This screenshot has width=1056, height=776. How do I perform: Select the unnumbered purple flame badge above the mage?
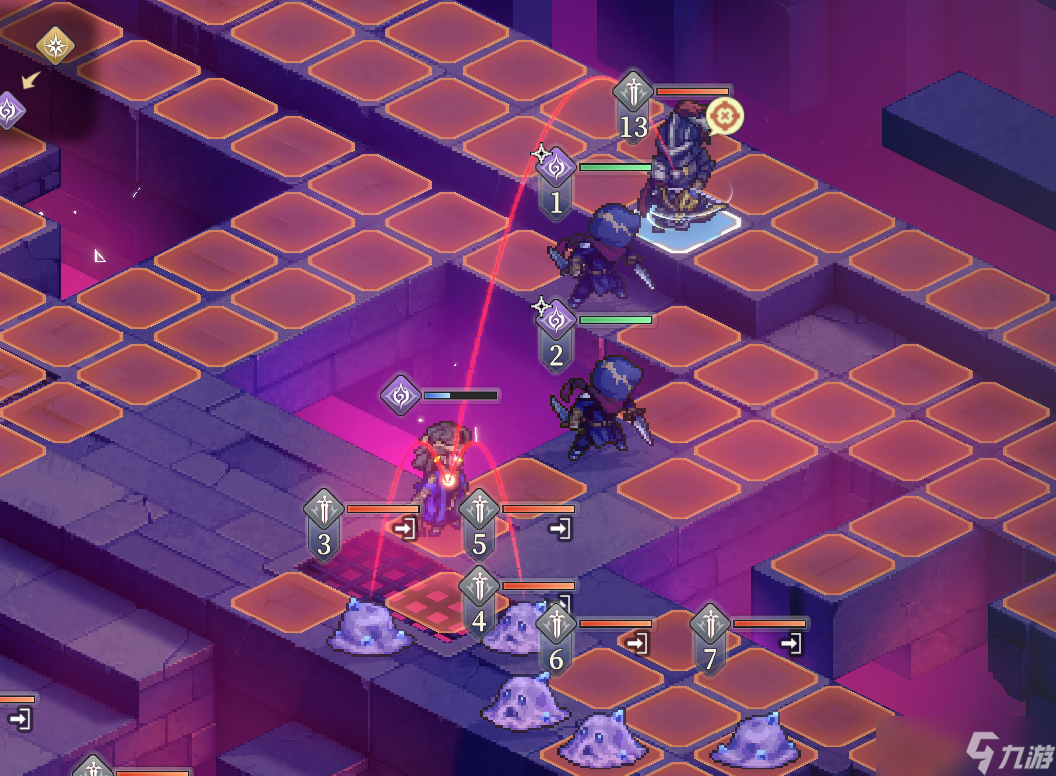pyautogui.click(x=401, y=395)
